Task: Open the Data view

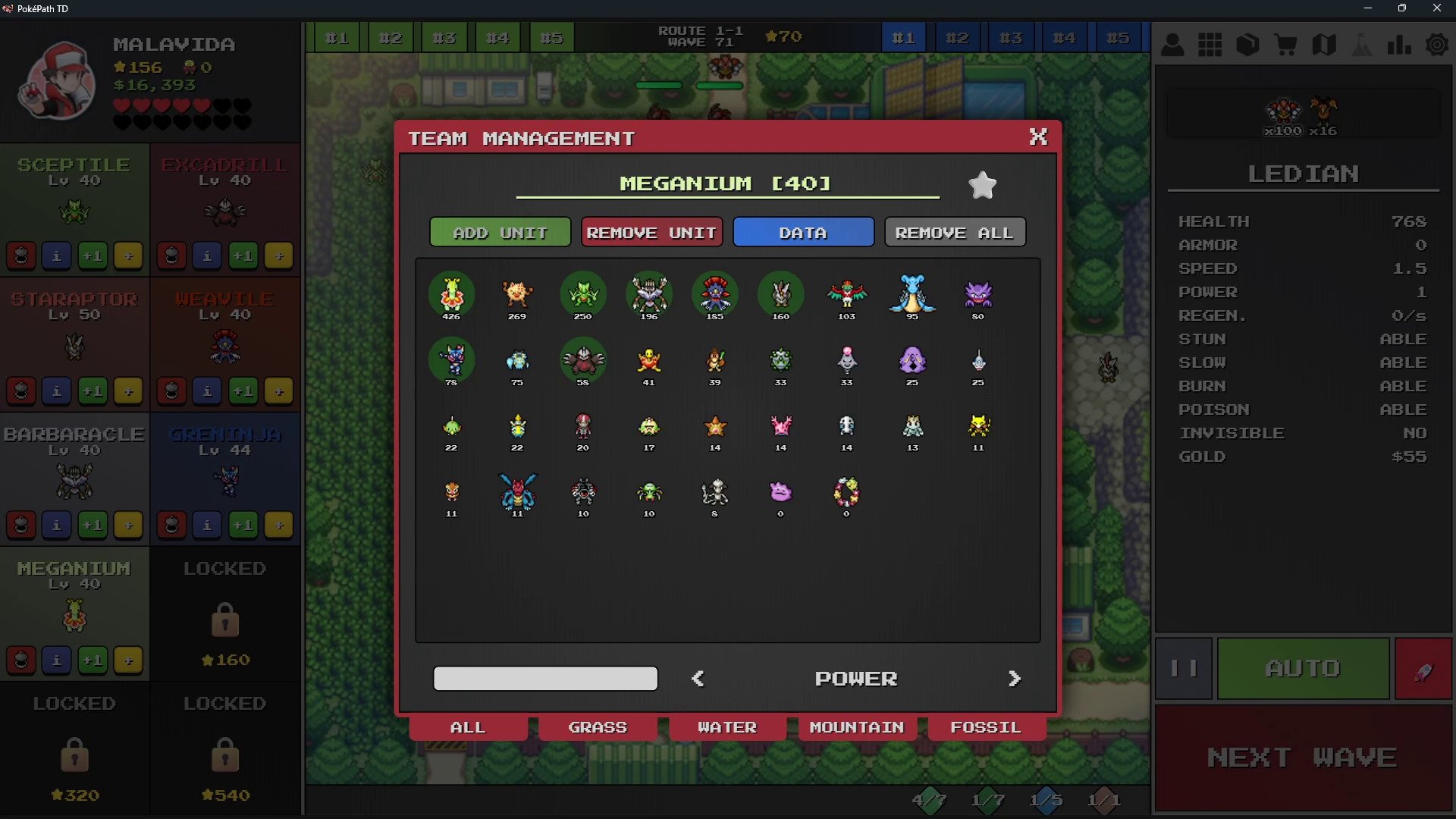Action: [803, 233]
